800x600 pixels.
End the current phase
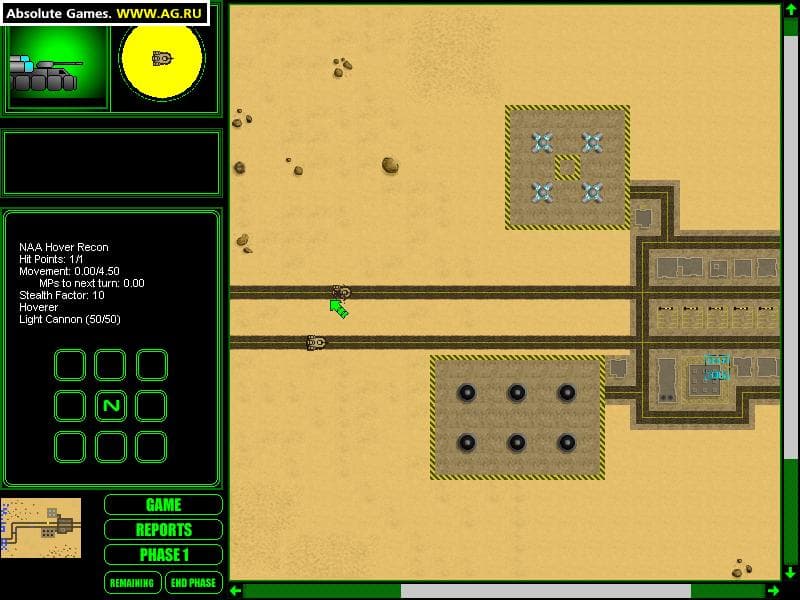click(193, 583)
